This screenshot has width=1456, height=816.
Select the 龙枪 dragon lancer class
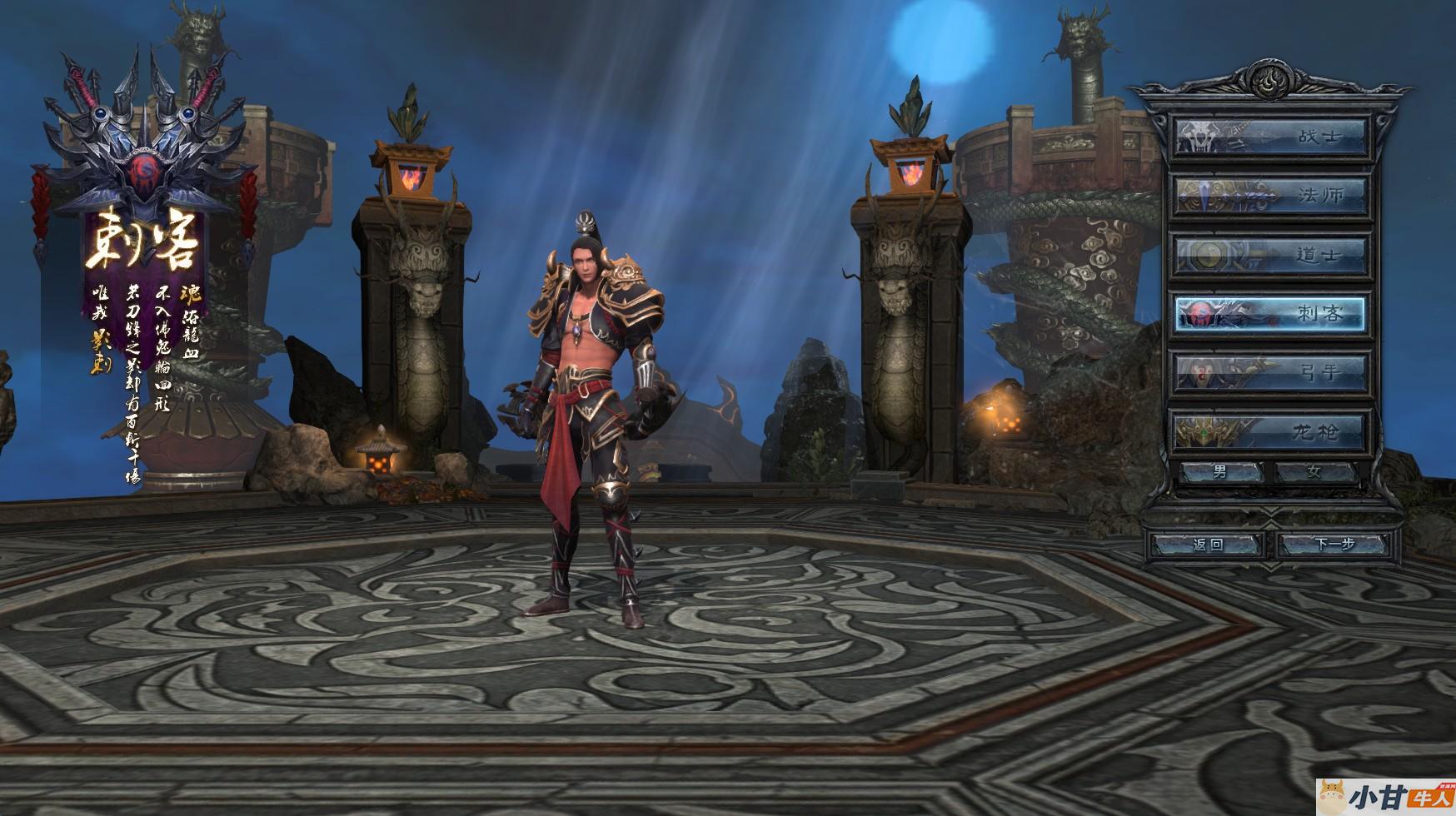click(1270, 431)
